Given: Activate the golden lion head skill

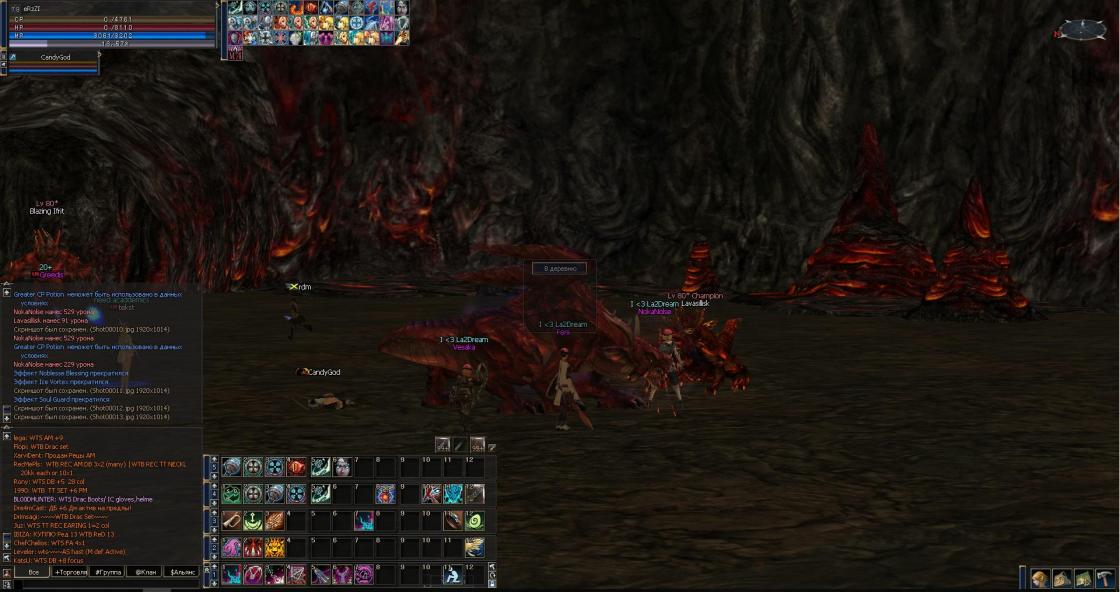Looking at the screenshot, I should point(275,547).
